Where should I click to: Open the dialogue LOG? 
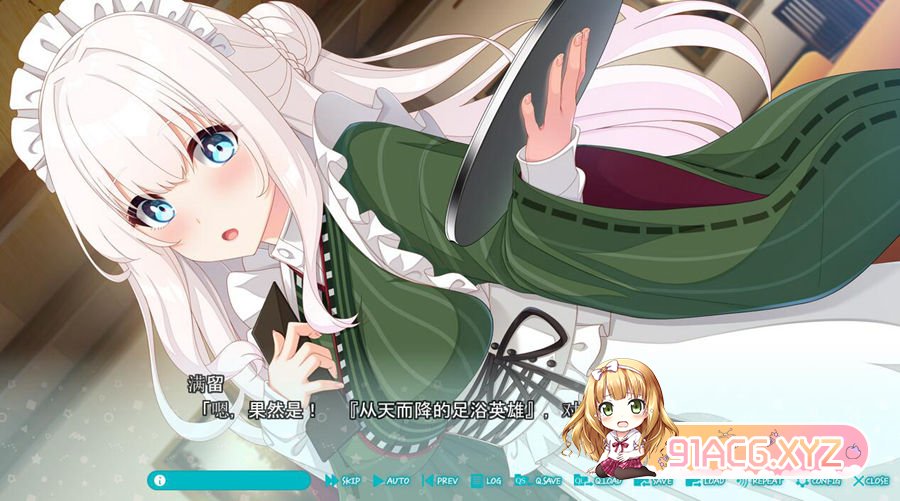pyautogui.click(x=487, y=481)
